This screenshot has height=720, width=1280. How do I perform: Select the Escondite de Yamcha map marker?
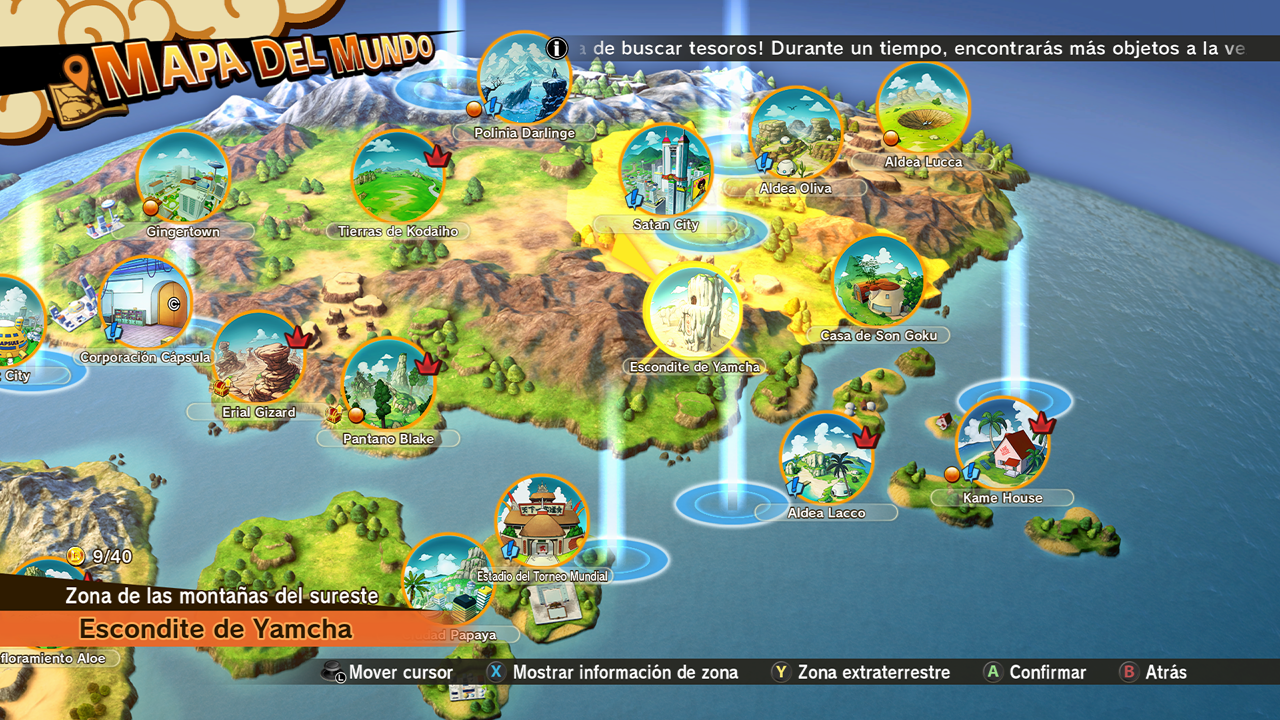(693, 311)
